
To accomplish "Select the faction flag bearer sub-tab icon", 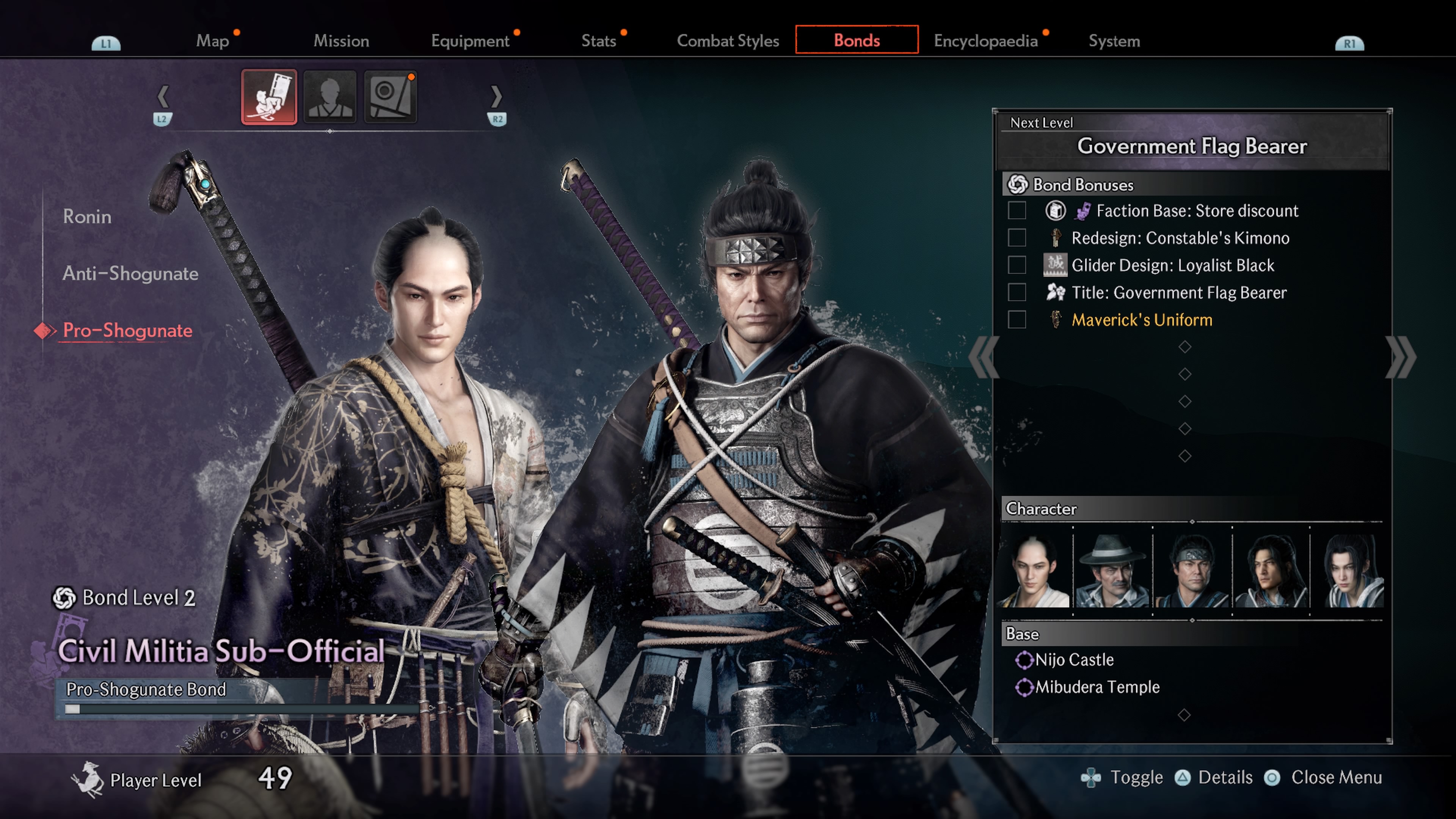I will pyautogui.click(x=269, y=97).
